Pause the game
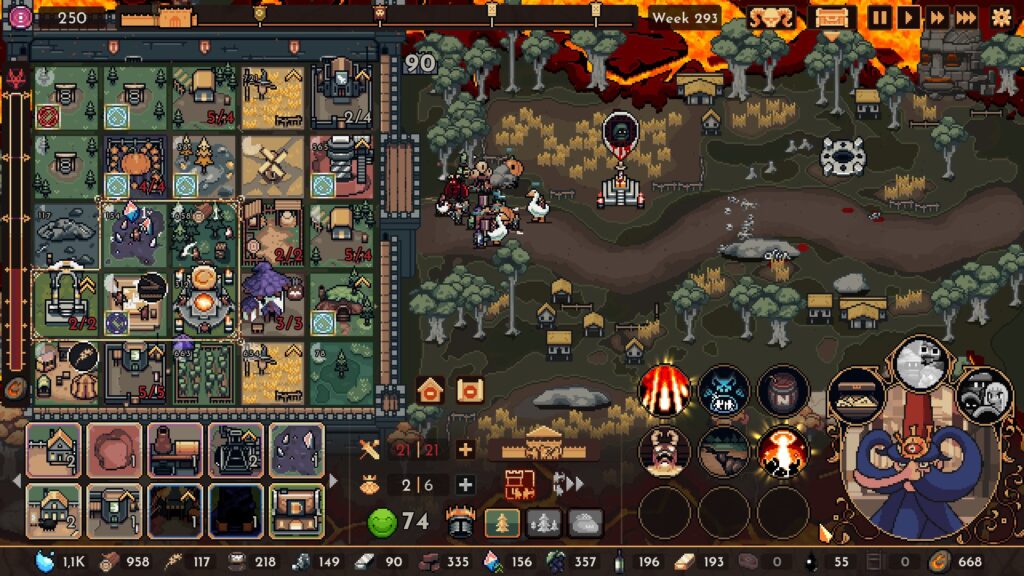1024x576 pixels. pos(879,17)
